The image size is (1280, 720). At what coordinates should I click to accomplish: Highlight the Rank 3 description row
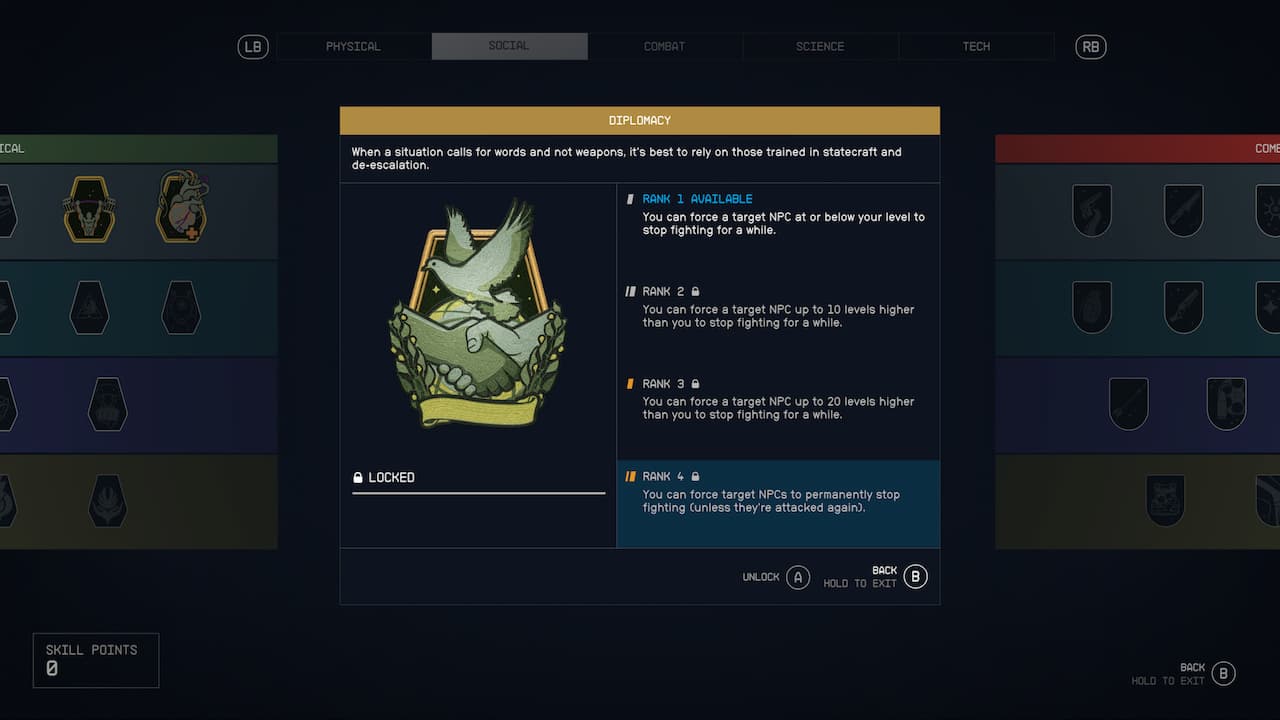778,399
